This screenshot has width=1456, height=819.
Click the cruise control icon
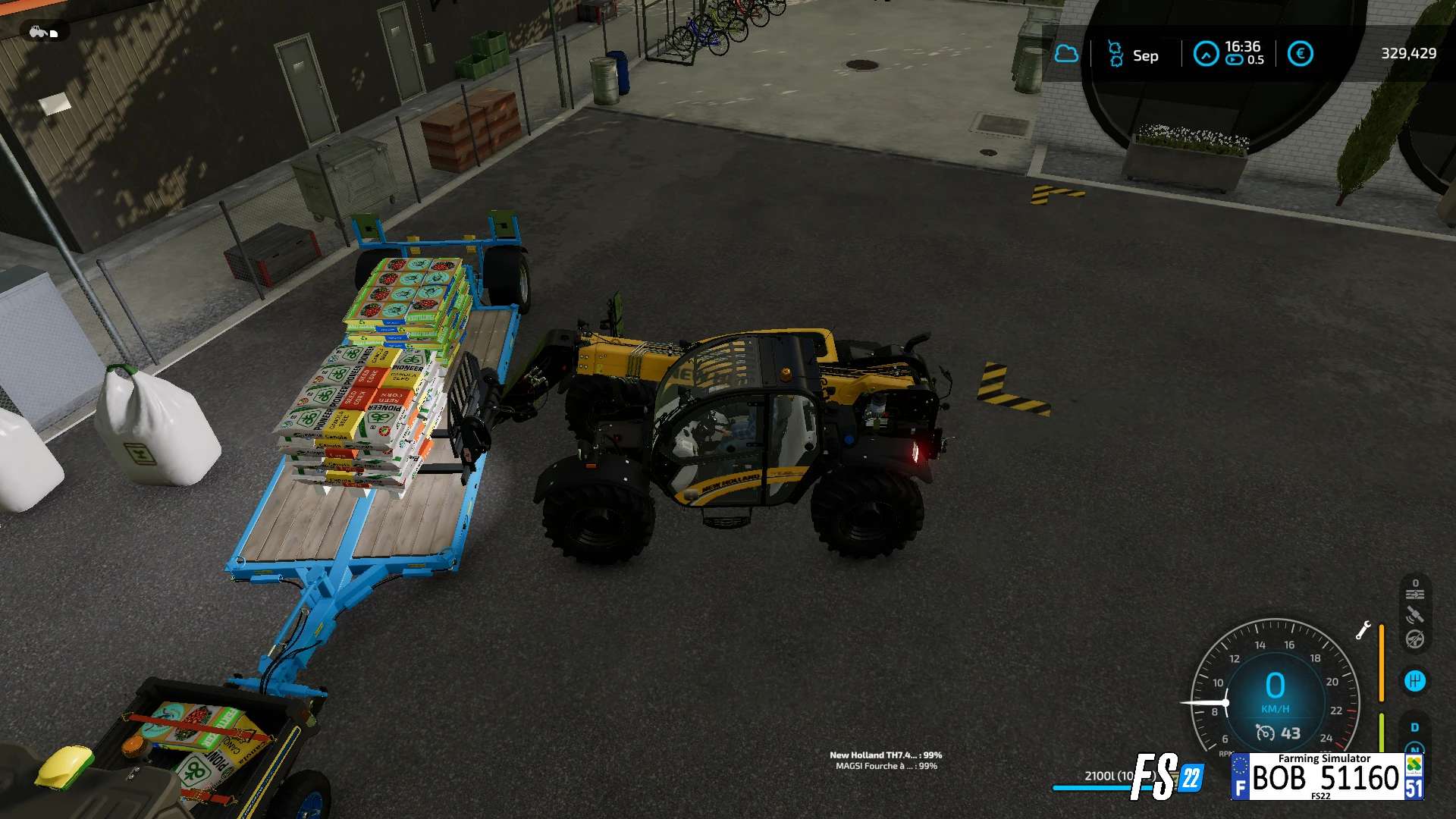tap(1415, 591)
